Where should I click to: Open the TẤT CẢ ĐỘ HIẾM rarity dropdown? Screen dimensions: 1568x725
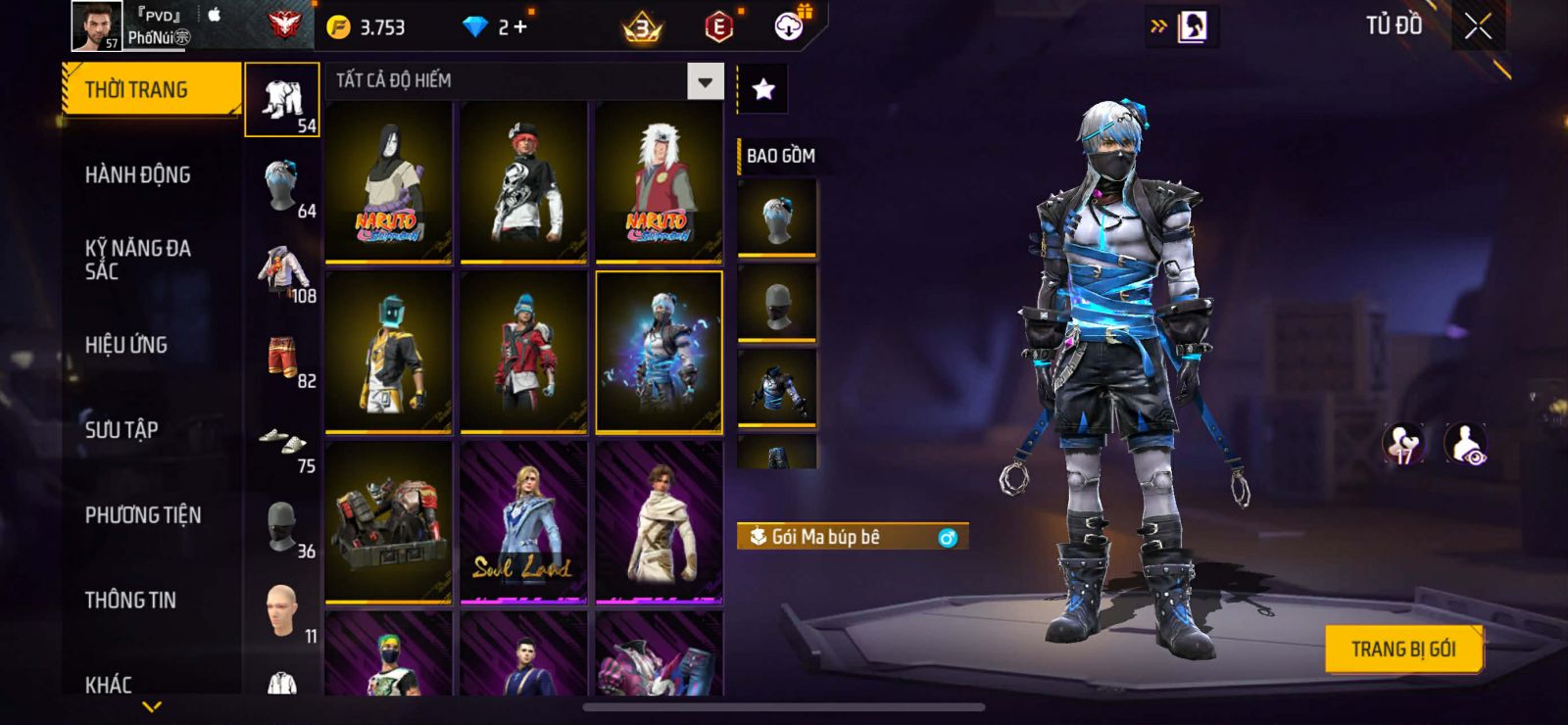tap(705, 81)
